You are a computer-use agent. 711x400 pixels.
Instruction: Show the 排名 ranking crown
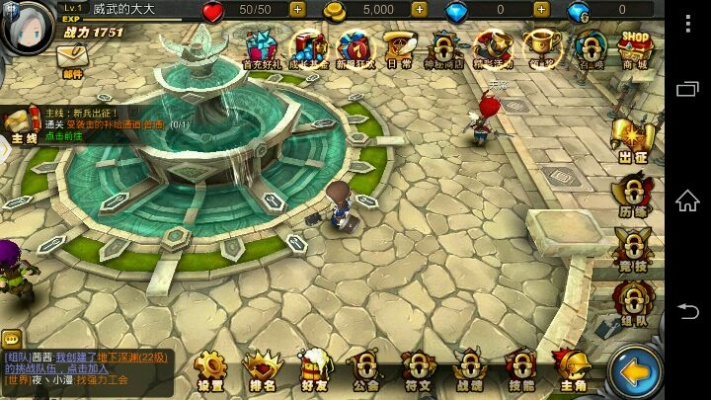pyautogui.click(x=260, y=371)
